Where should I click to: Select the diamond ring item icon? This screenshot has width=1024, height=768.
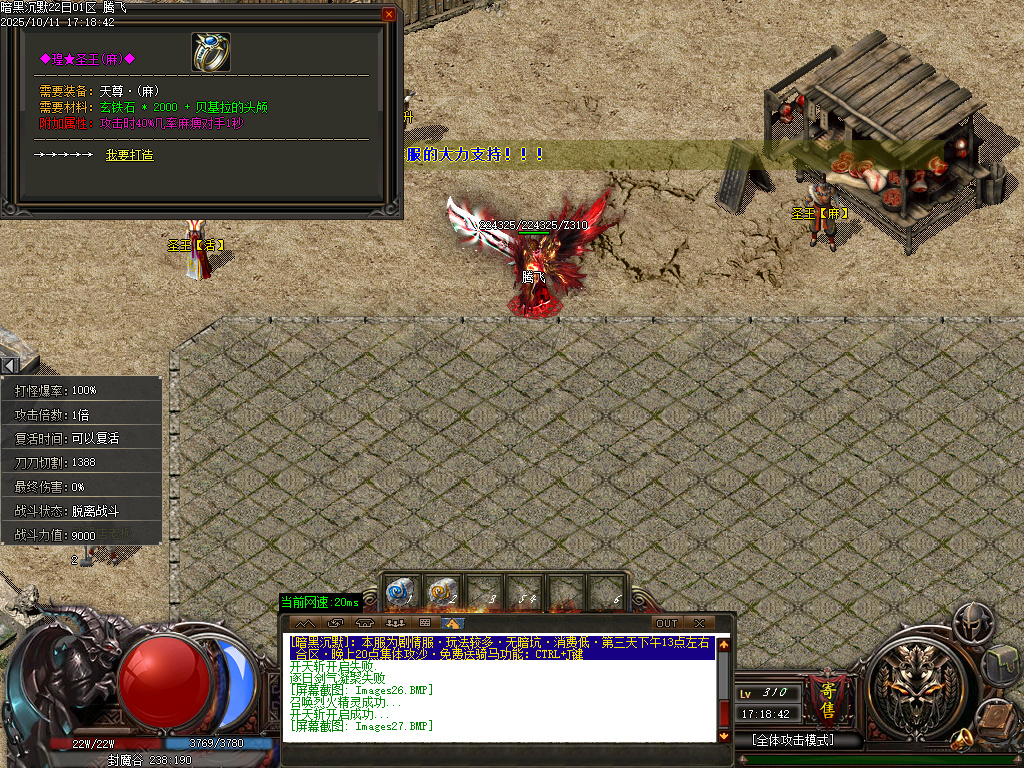coord(211,52)
